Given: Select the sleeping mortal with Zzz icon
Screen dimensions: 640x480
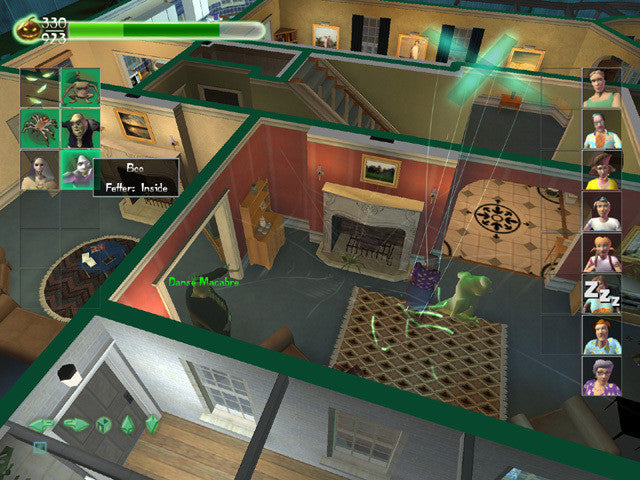Looking at the screenshot, I should [602, 294].
